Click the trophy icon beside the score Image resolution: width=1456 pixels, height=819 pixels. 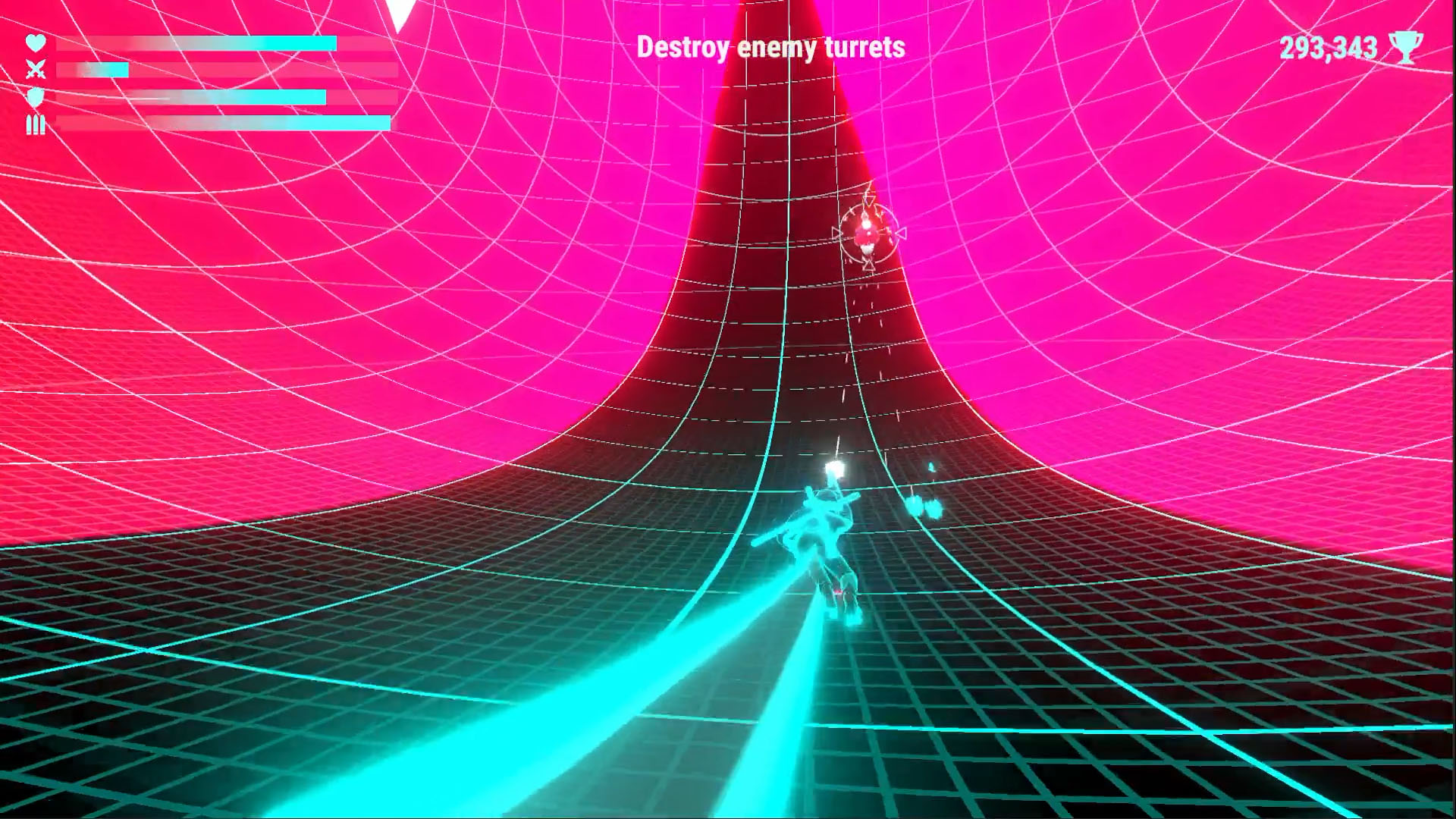coord(1407,47)
